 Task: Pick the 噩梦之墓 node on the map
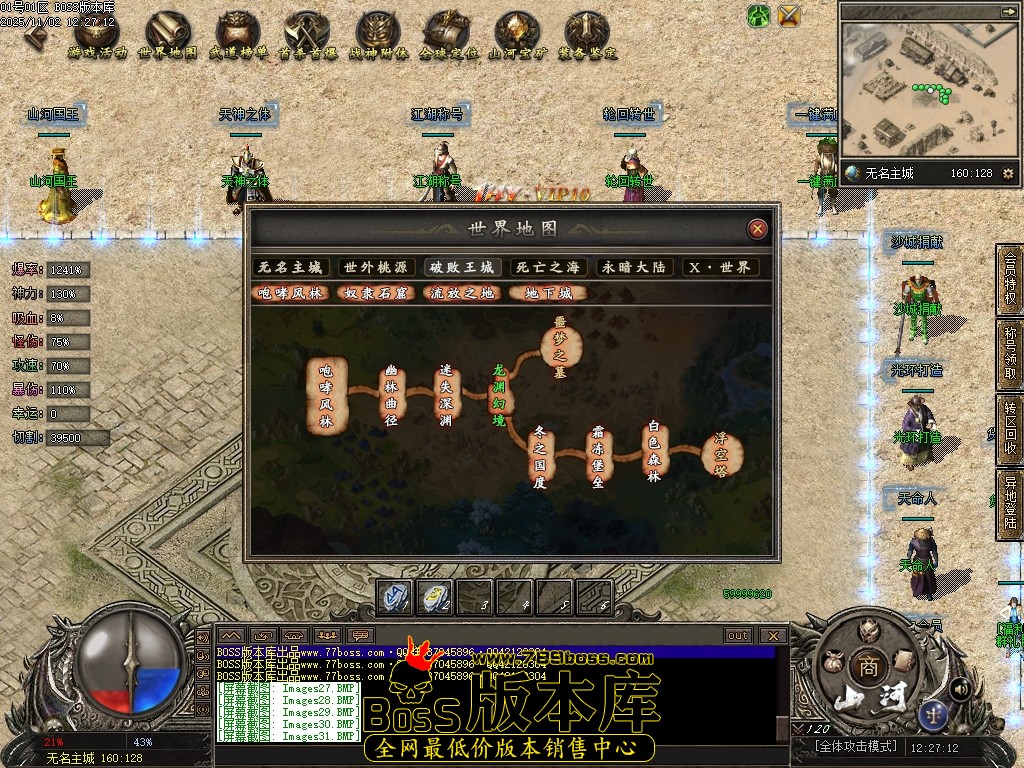point(559,347)
